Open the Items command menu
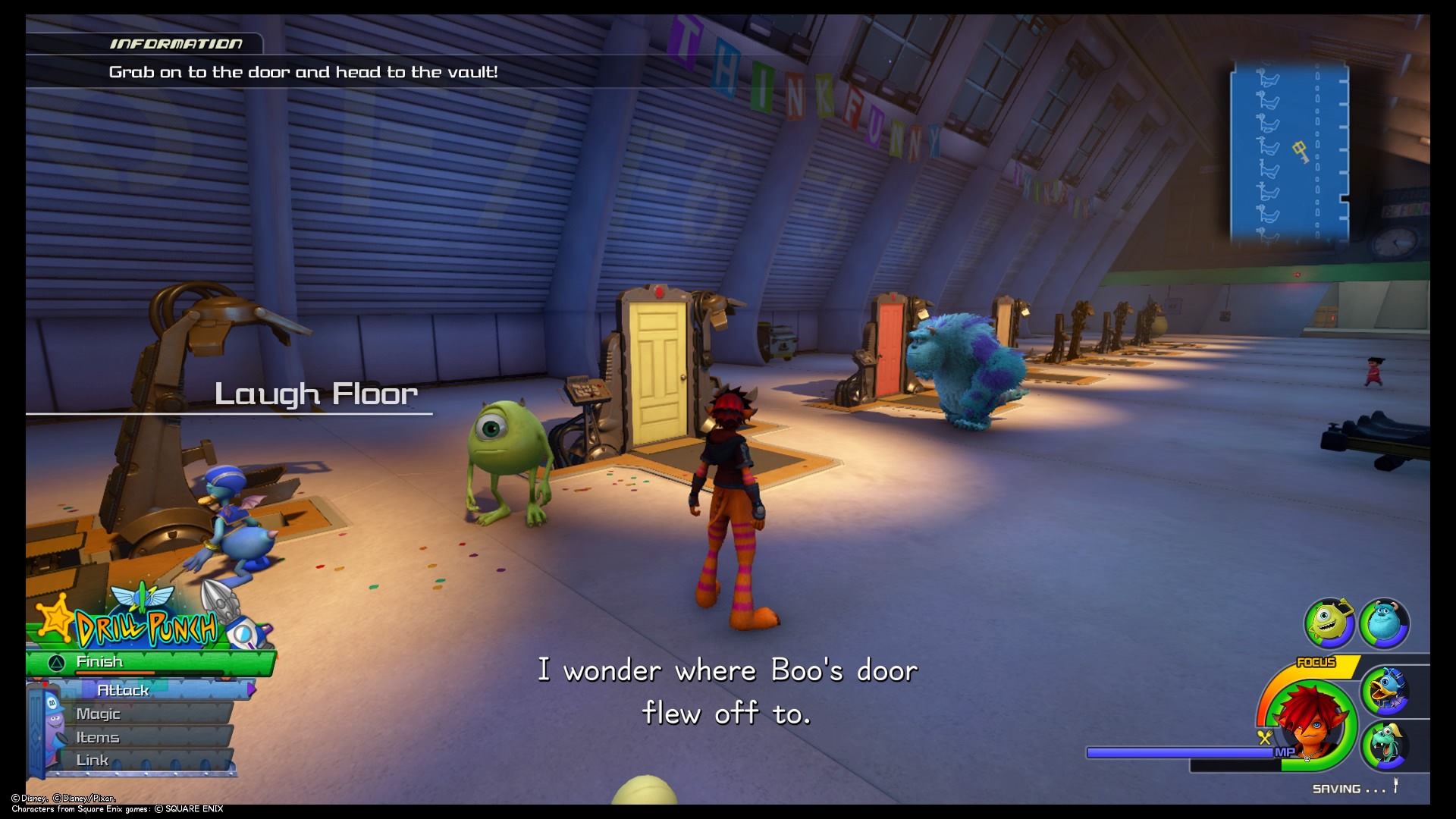1456x819 pixels. [99, 737]
